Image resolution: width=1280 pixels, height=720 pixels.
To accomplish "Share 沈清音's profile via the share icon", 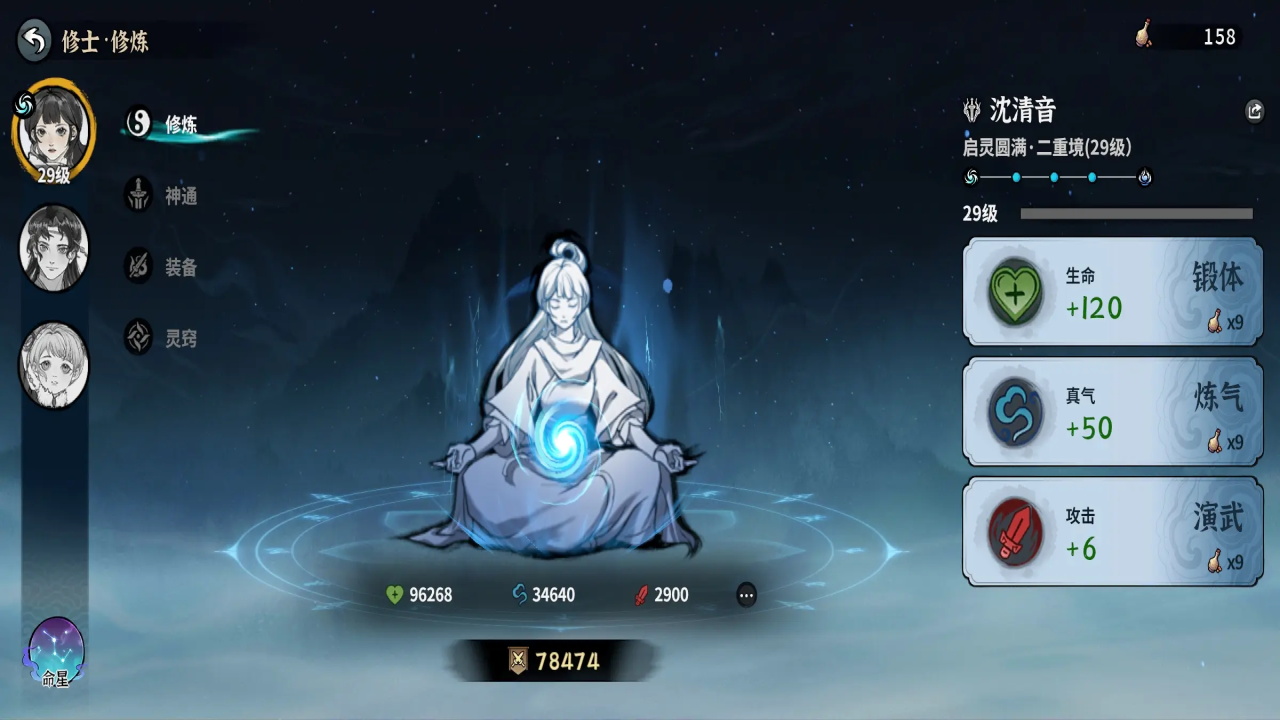I will [x=1255, y=111].
